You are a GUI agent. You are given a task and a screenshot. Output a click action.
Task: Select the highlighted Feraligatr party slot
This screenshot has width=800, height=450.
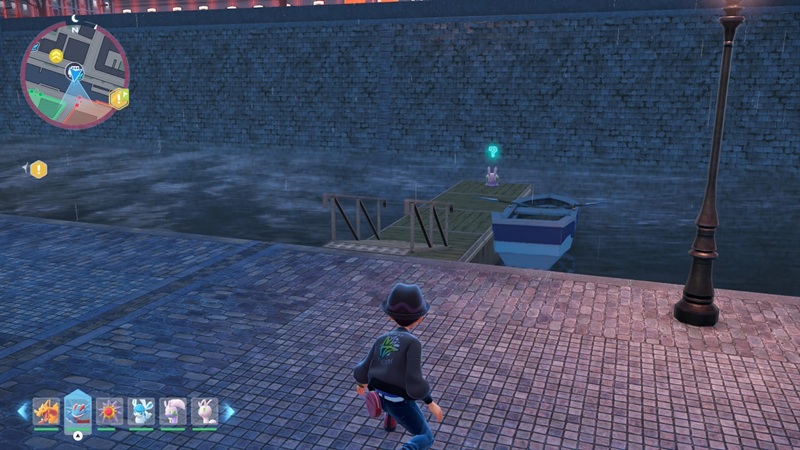[x=78, y=411]
